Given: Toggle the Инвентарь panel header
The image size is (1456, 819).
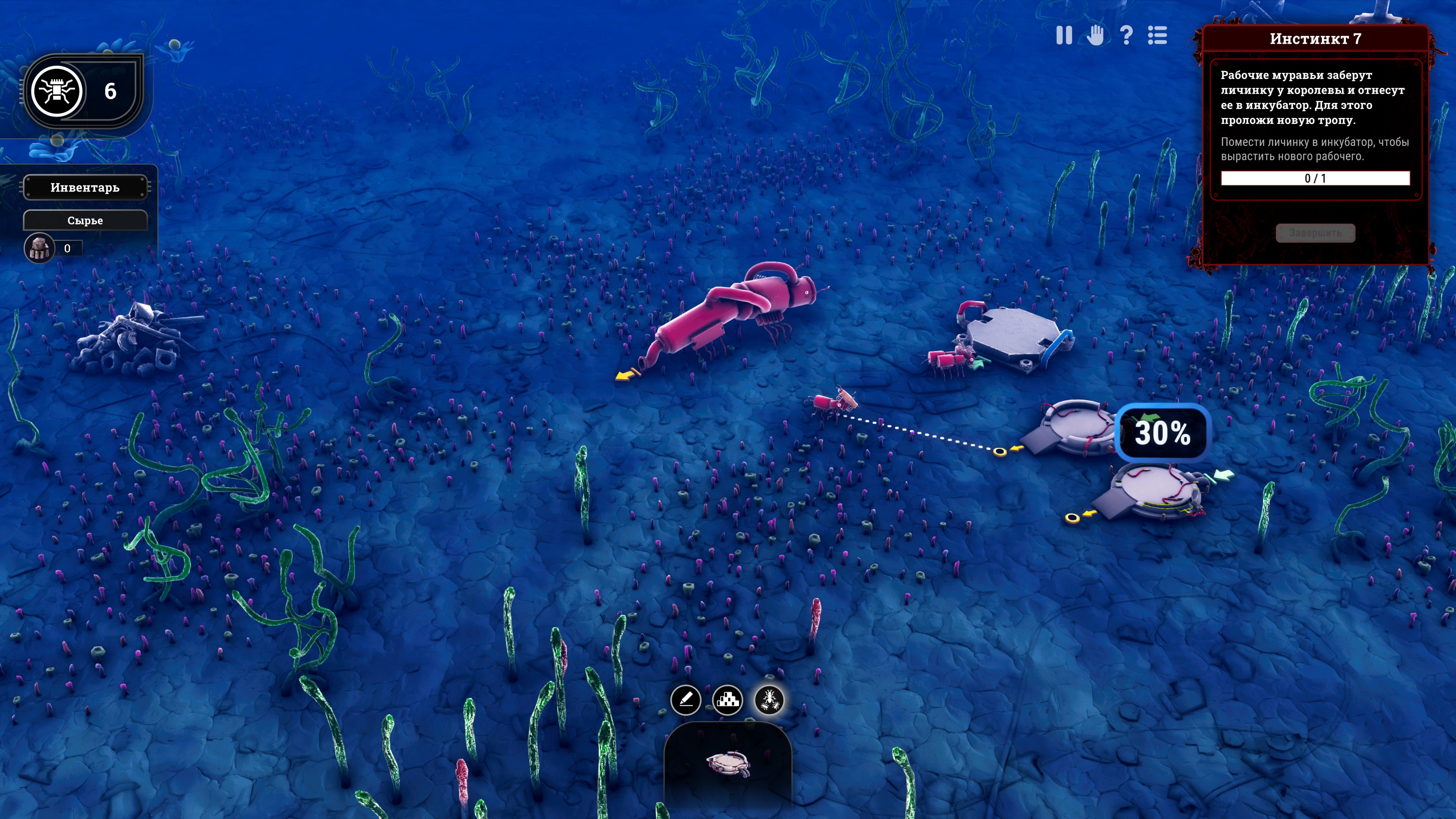Looking at the screenshot, I should pyautogui.click(x=85, y=188).
